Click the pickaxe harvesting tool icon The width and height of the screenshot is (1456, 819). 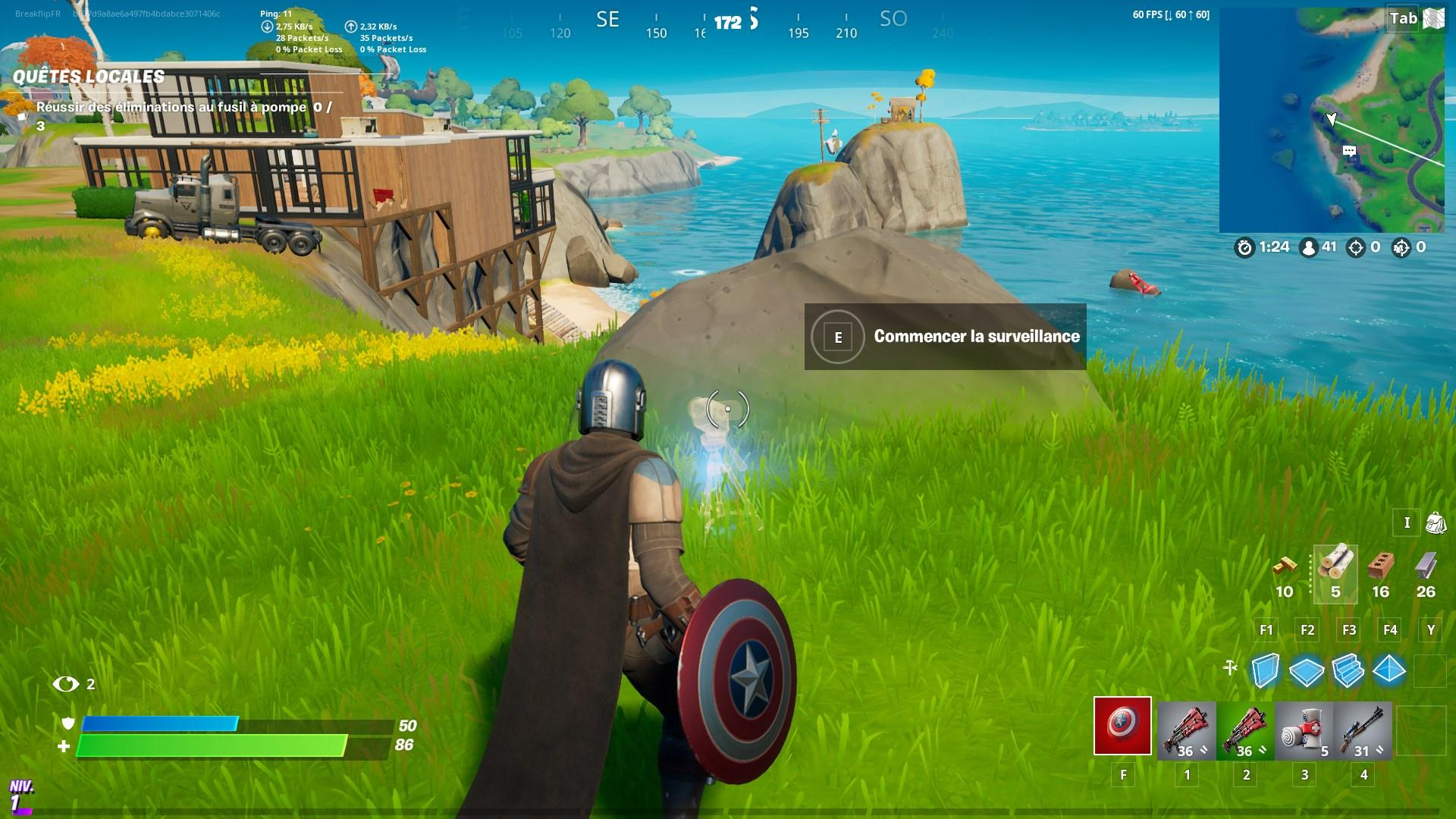[x=1229, y=667]
